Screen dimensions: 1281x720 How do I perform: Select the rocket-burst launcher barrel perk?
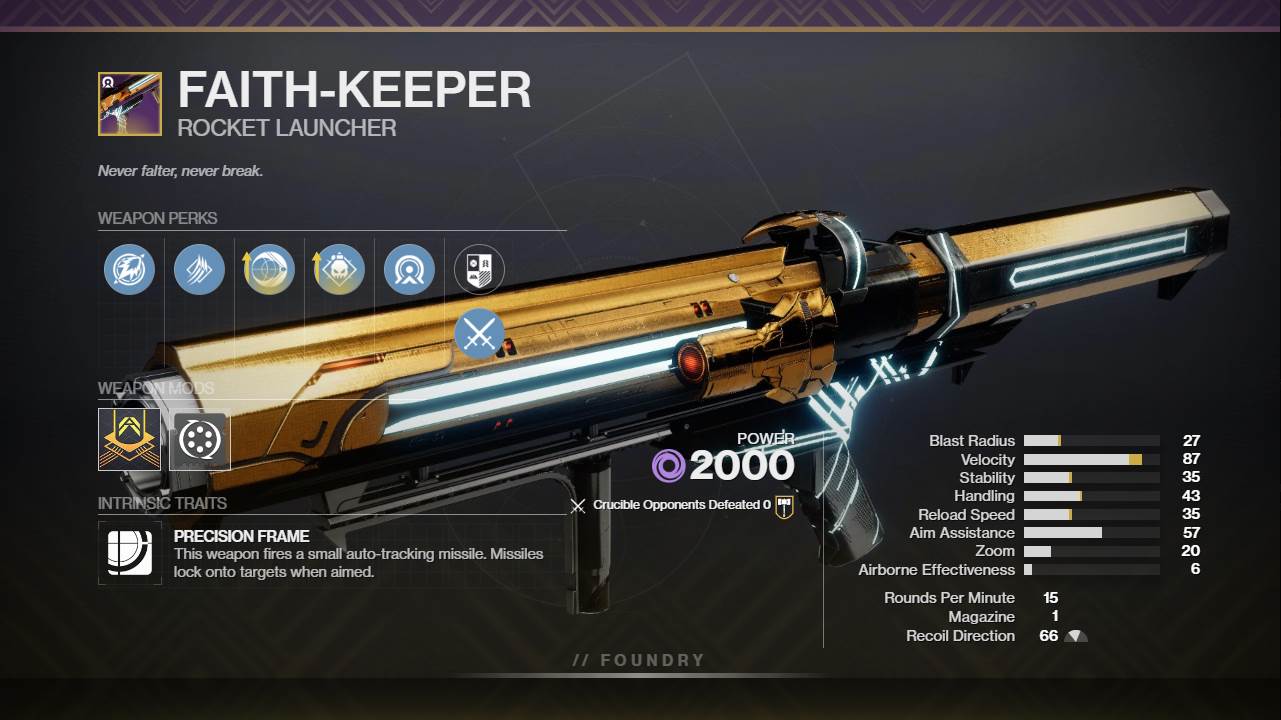(129, 269)
